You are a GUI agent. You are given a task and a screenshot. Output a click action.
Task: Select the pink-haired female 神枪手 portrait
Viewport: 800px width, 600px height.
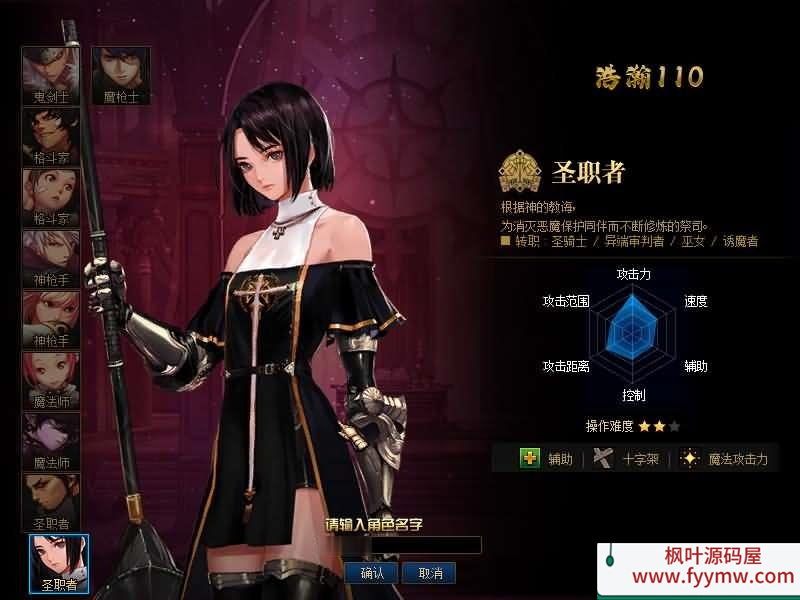pos(51,319)
